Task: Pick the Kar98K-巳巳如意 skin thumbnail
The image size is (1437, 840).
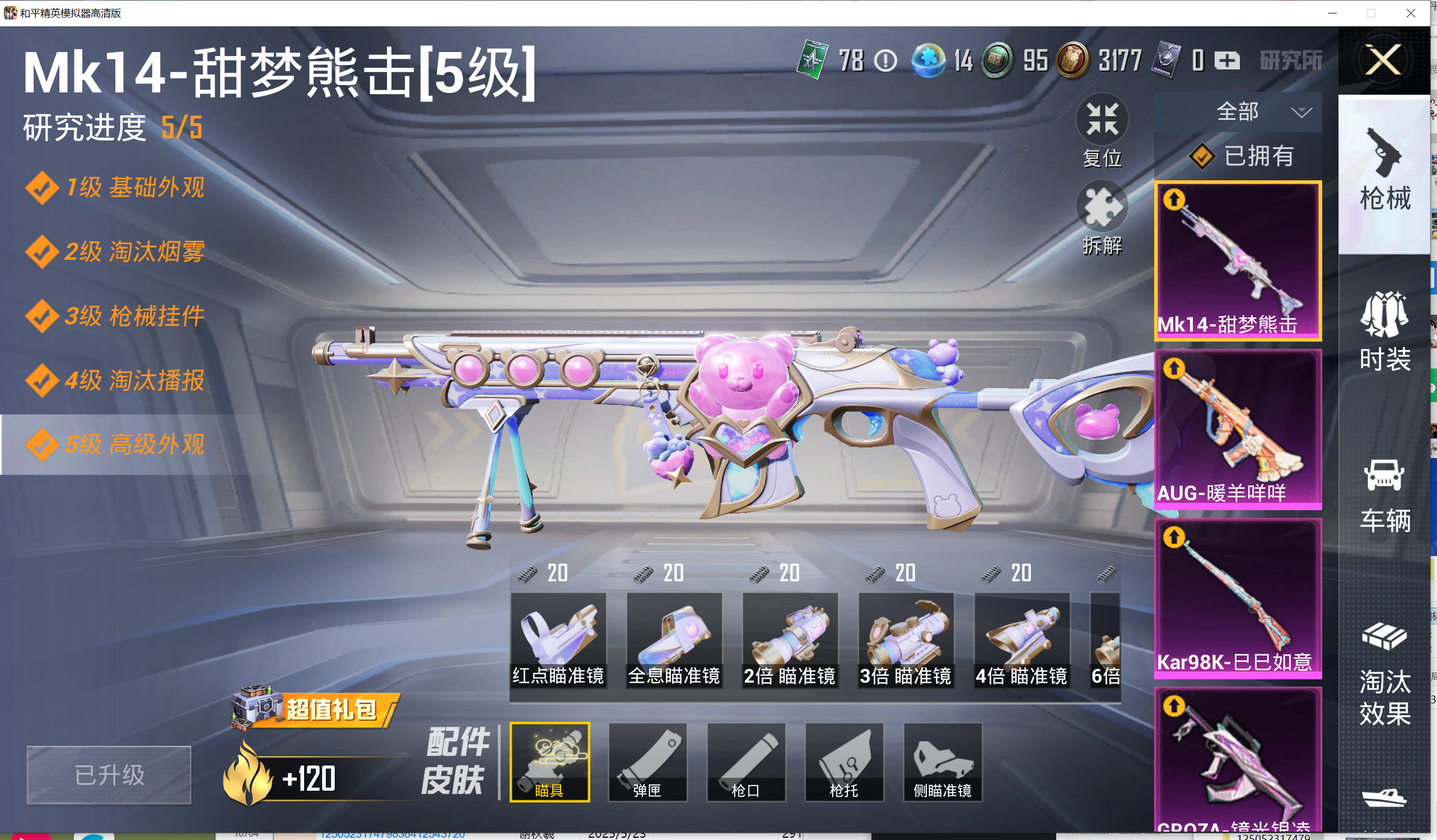Action: point(1238,598)
